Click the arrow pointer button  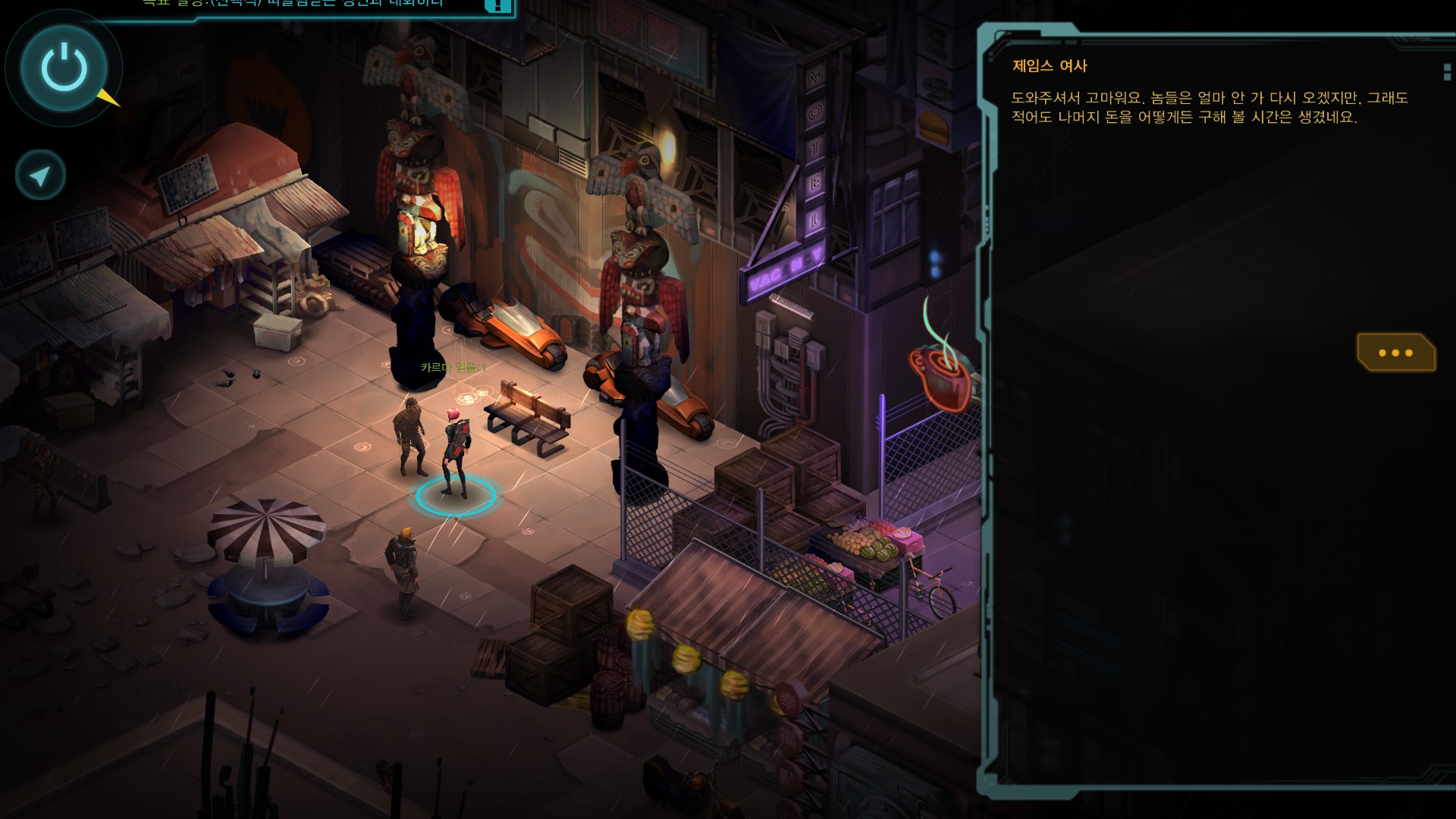pos(40,175)
